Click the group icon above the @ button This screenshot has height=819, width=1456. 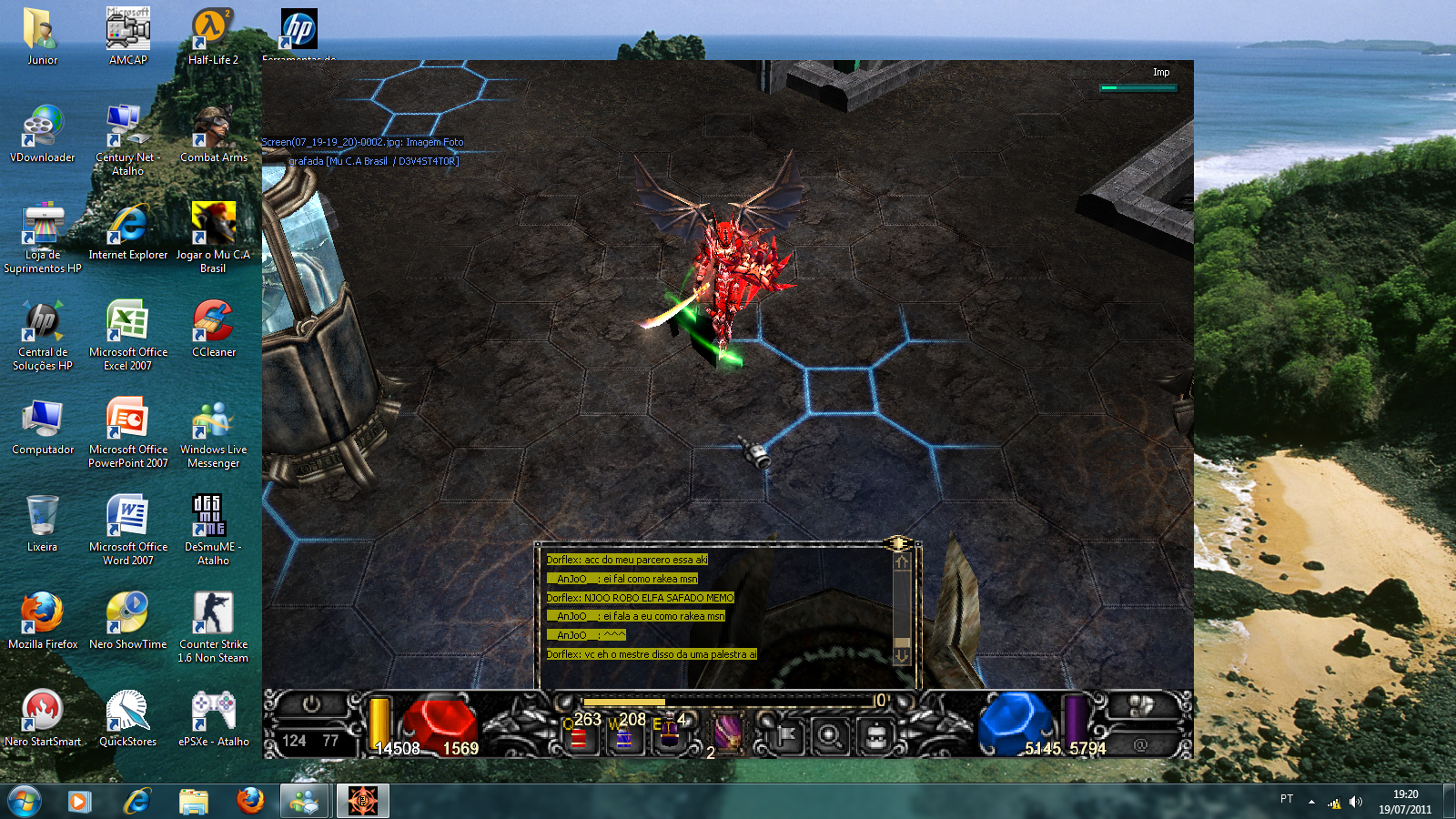(x=1140, y=705)
